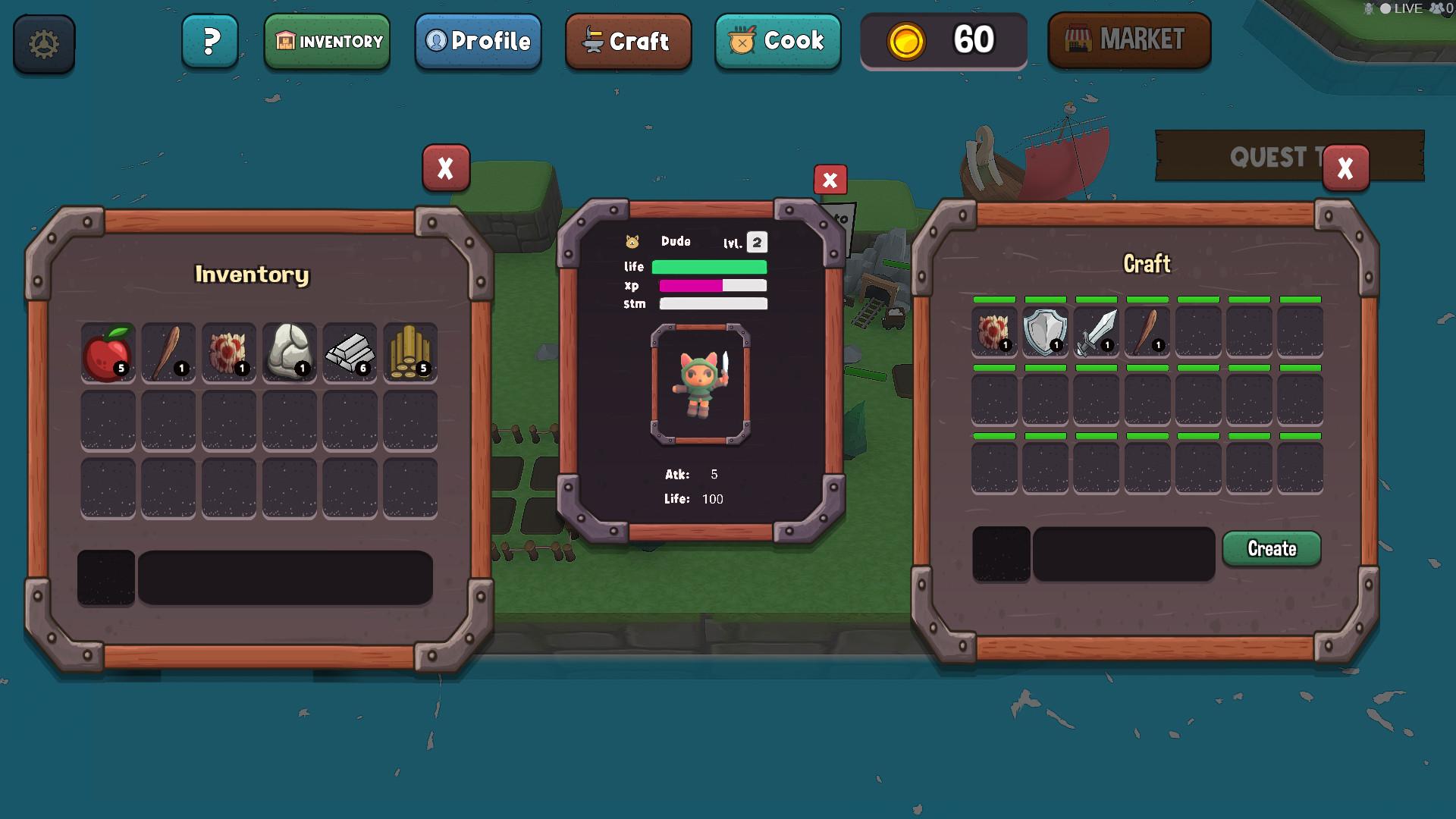Screen dimensions: 1456x819
Task: Select the wooden club in the Inventory
Action: coord(168,352)
